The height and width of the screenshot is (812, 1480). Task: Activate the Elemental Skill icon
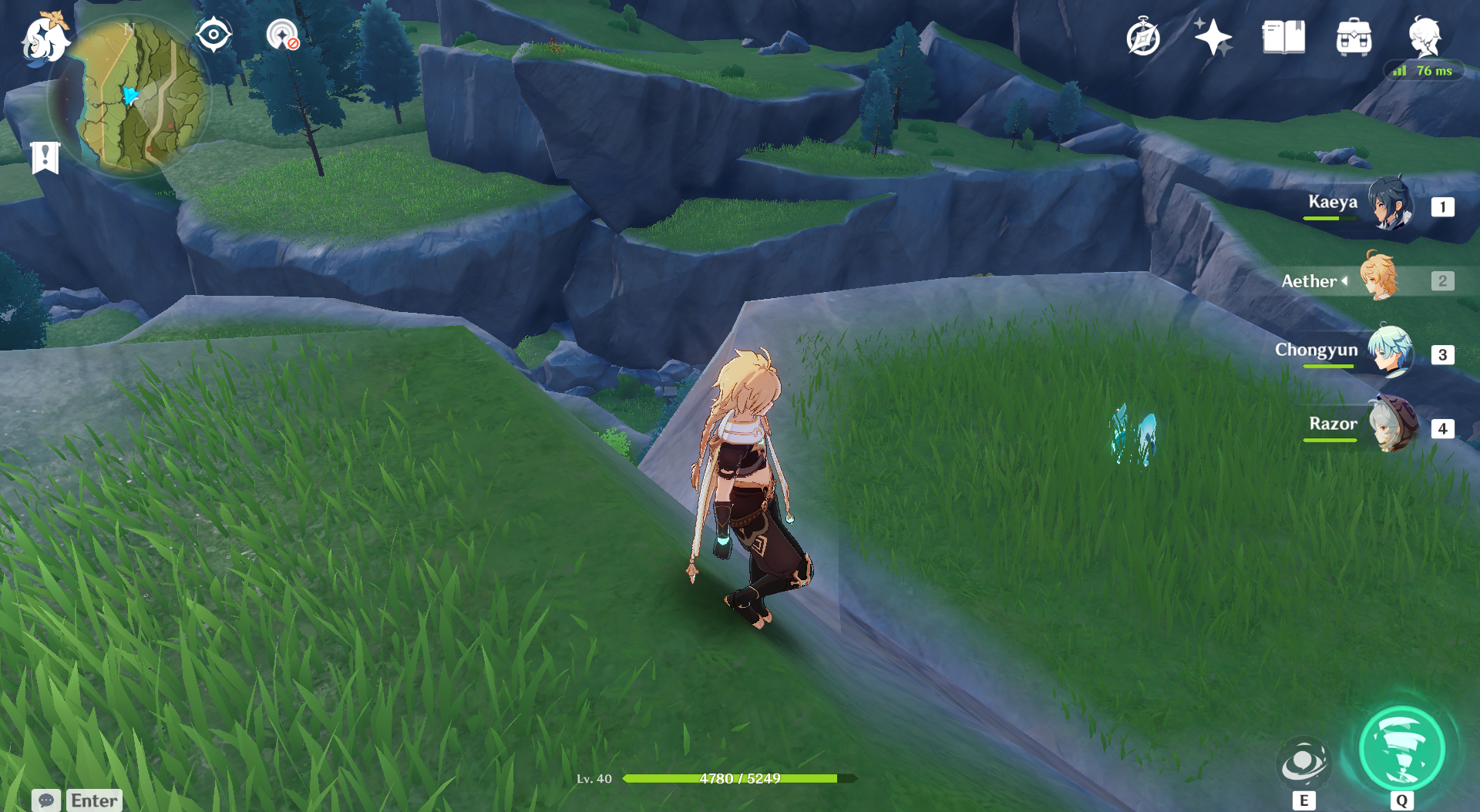1303,763
